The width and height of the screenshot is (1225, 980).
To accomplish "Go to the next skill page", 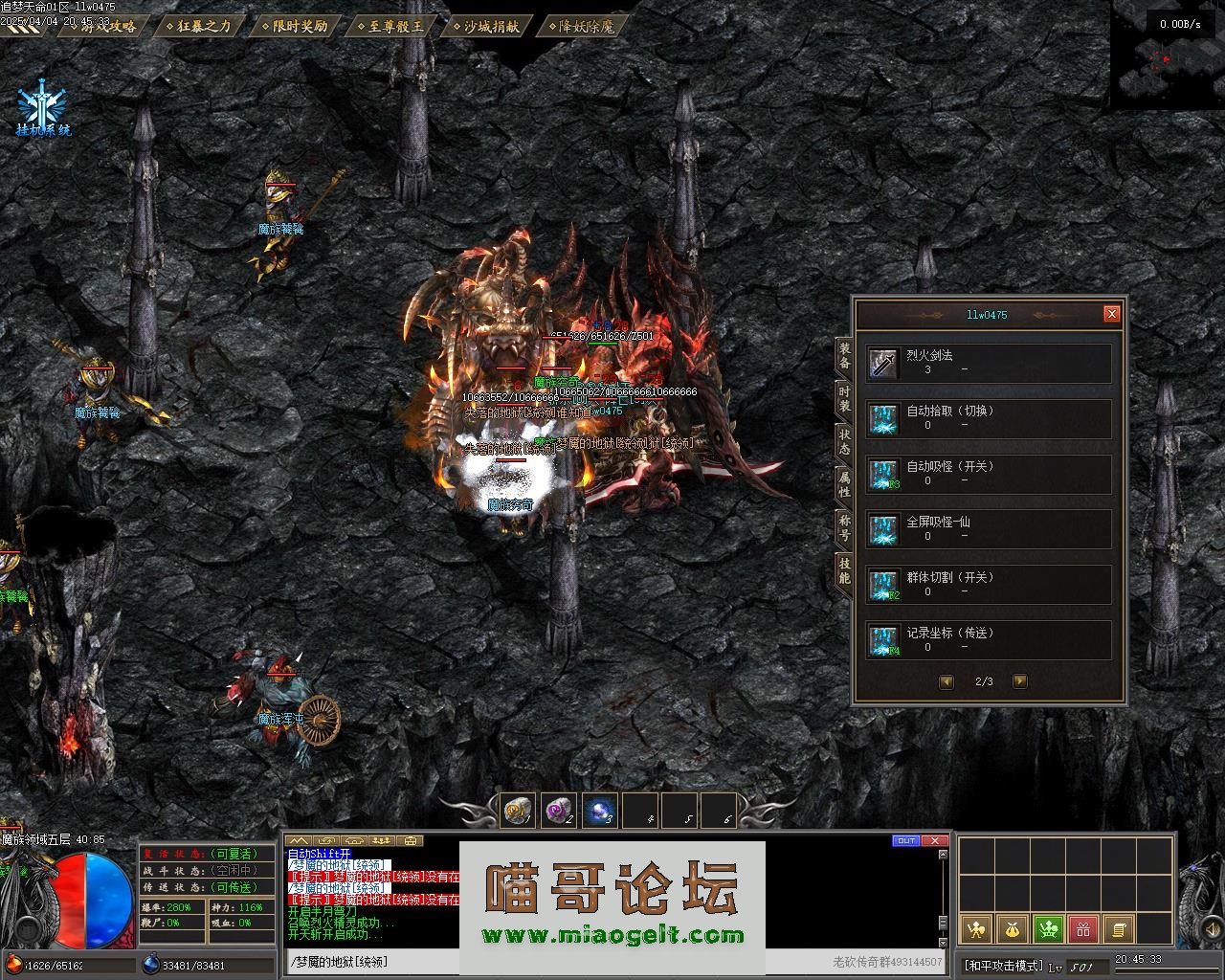I will [1019, 681].
